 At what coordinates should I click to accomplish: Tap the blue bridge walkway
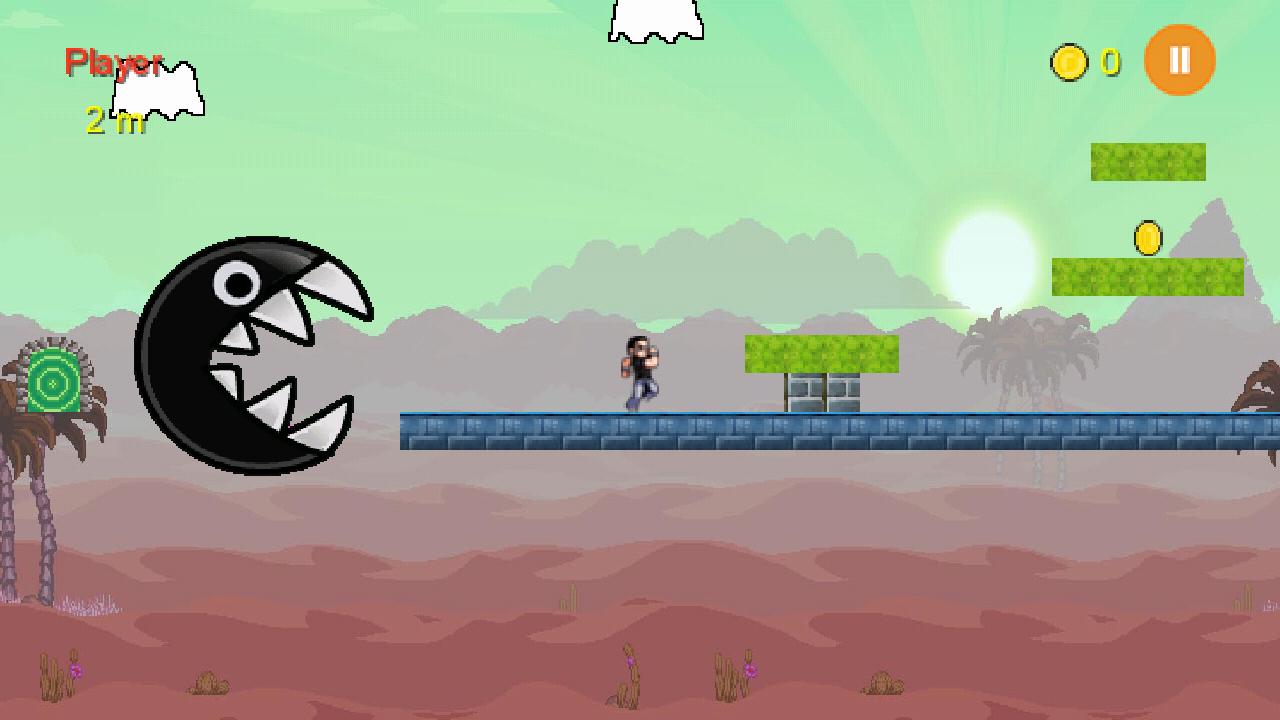pyautogui.click(x=700, y=432)
